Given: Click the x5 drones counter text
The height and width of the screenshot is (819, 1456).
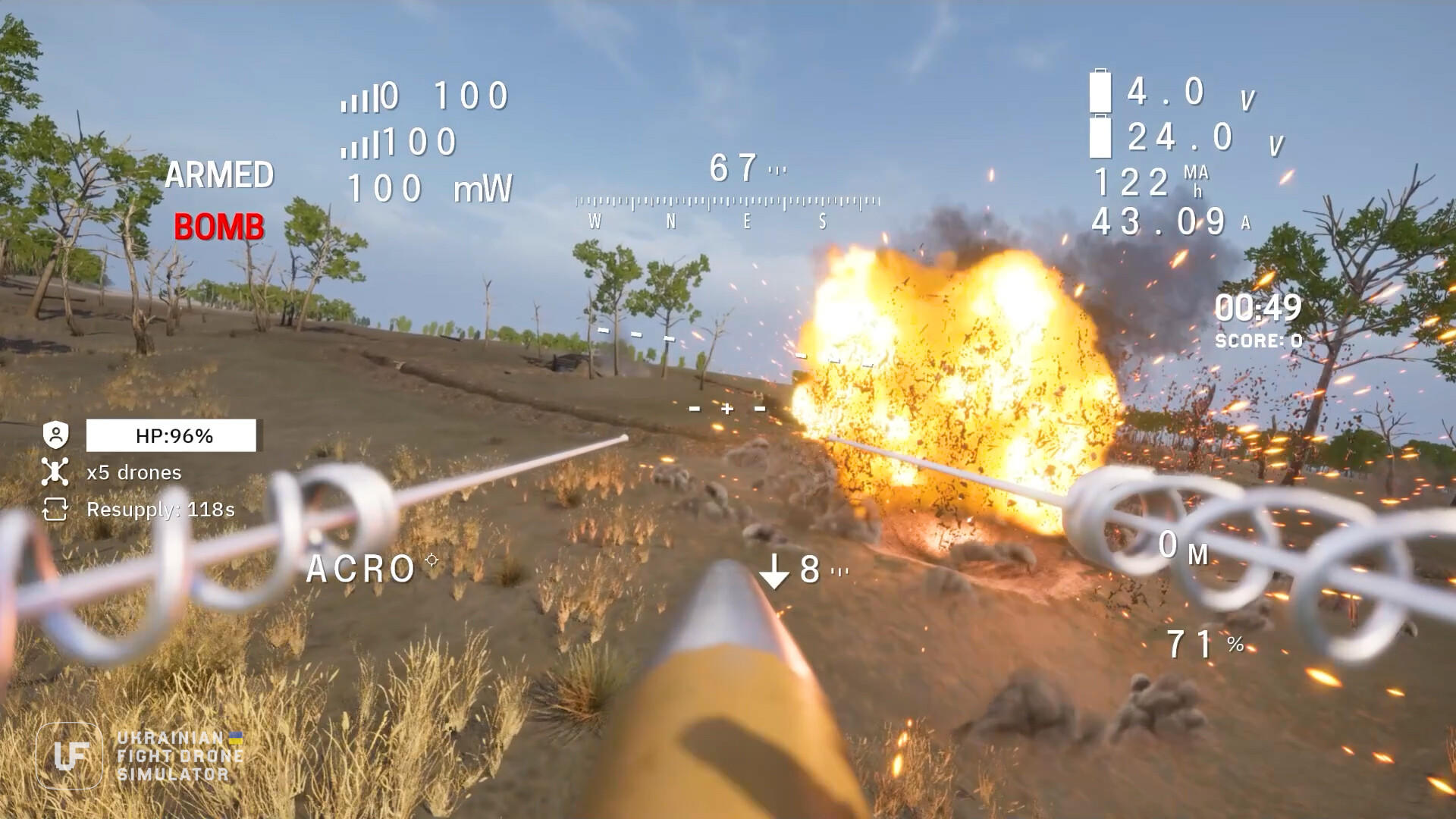Looking at the screenshot, I should pos(133,472).
